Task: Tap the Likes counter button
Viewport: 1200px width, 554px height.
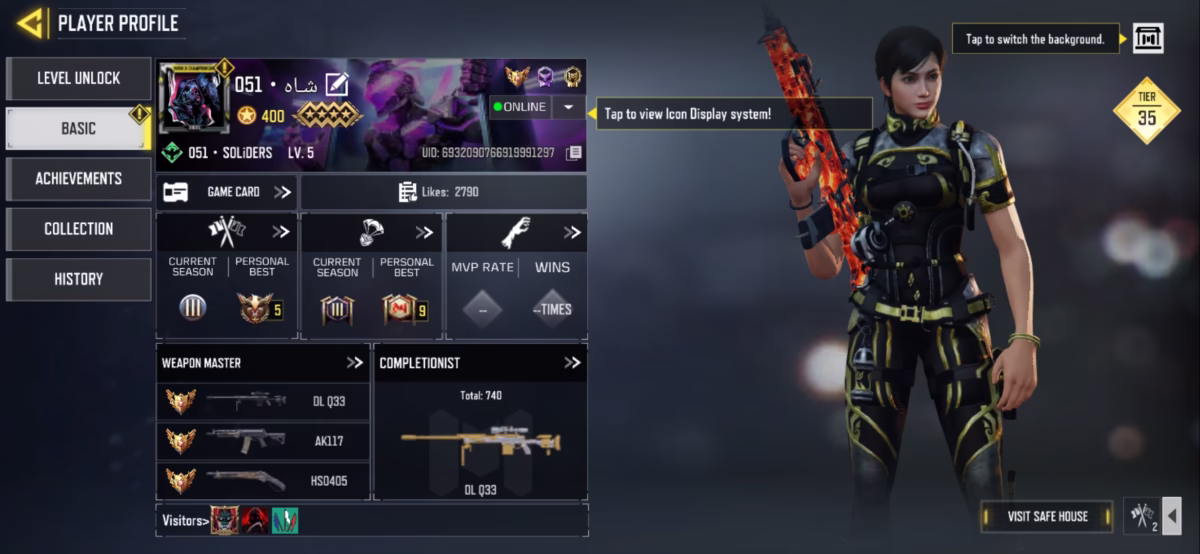Action: [443, 192]
